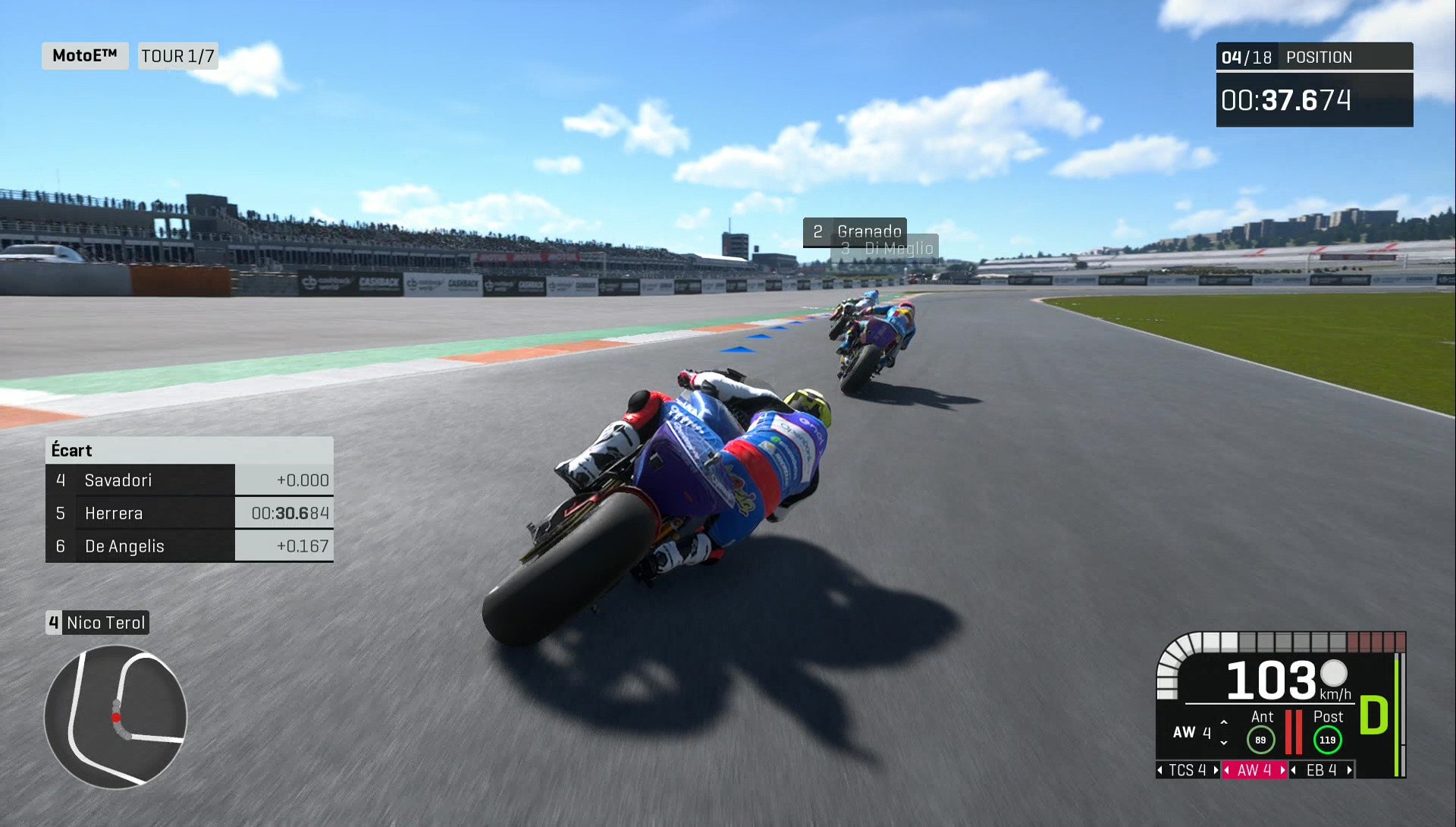This screenshot has width=1456, height=827.
Task: Click the brake balance bars between Ant and Post
Action: click(1294, 732)
